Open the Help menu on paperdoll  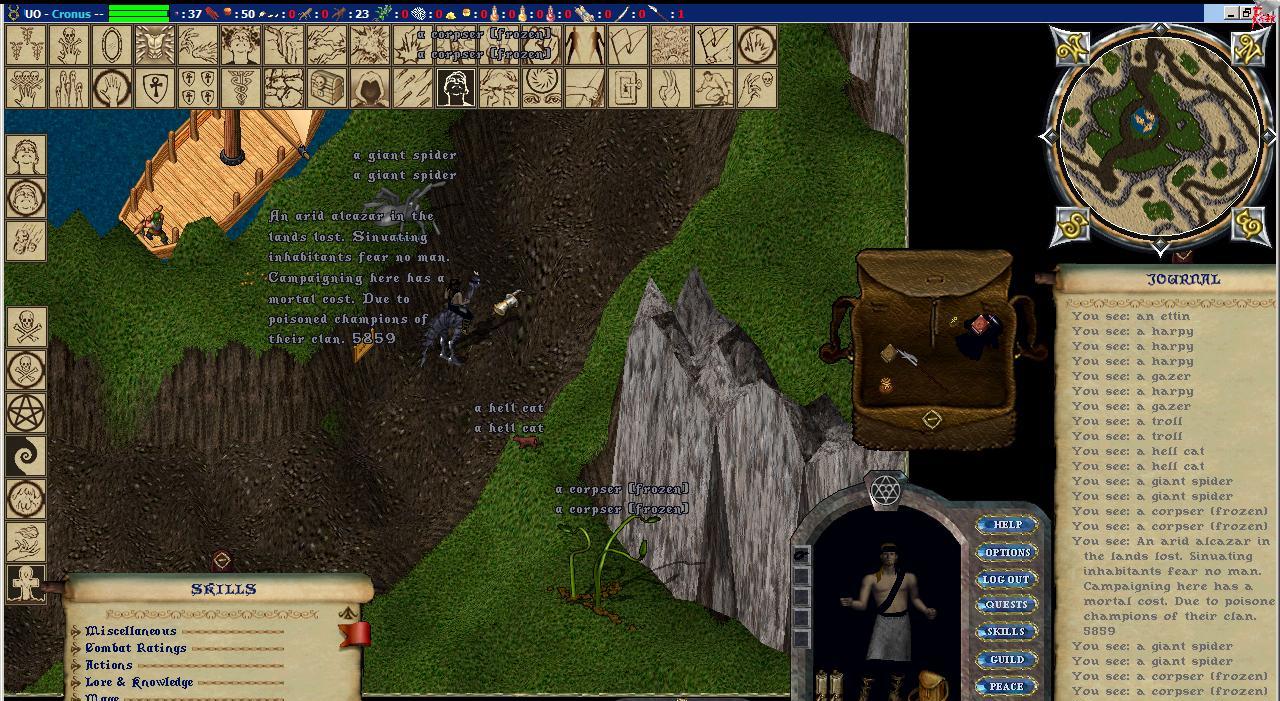pos(1006,525)
